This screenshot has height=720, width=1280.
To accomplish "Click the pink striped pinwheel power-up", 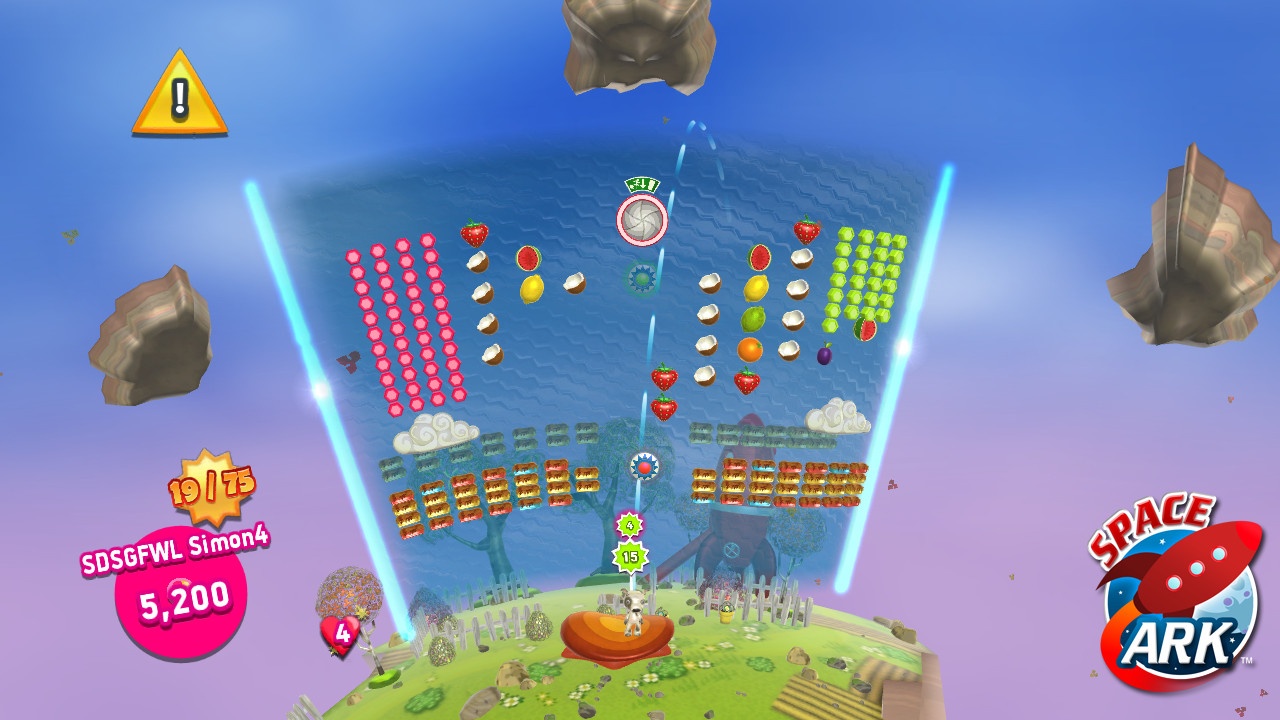I will click(x=644, y=220).
